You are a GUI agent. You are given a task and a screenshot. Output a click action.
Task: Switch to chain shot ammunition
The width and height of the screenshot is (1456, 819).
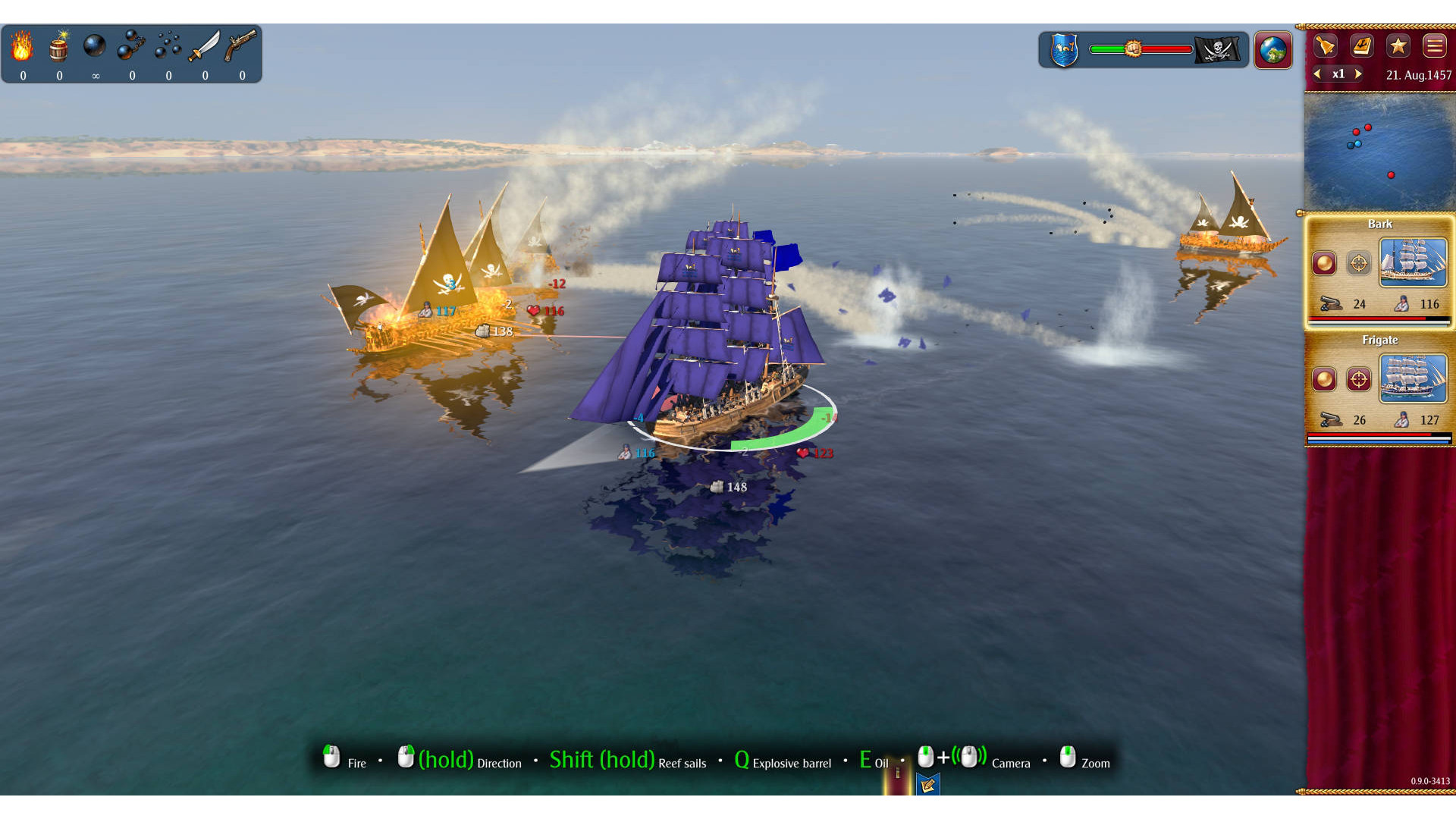tap(131, 47)
